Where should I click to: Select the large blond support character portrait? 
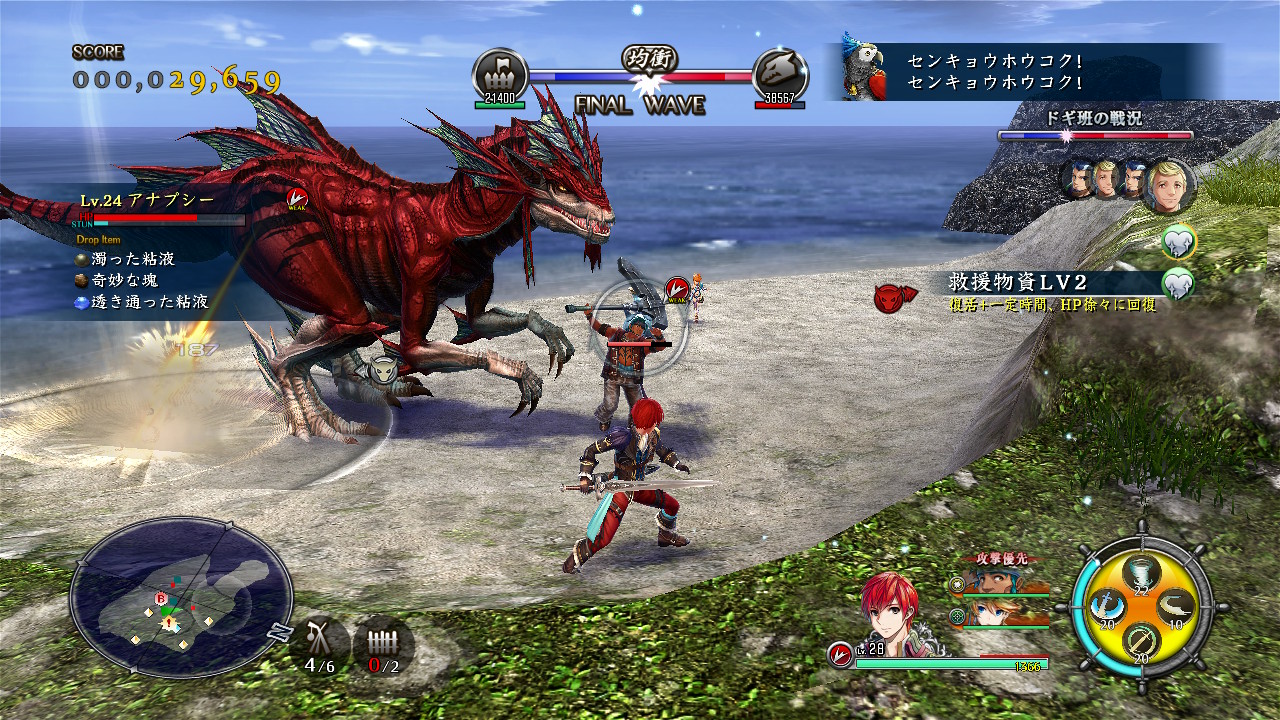(1168, 185)
